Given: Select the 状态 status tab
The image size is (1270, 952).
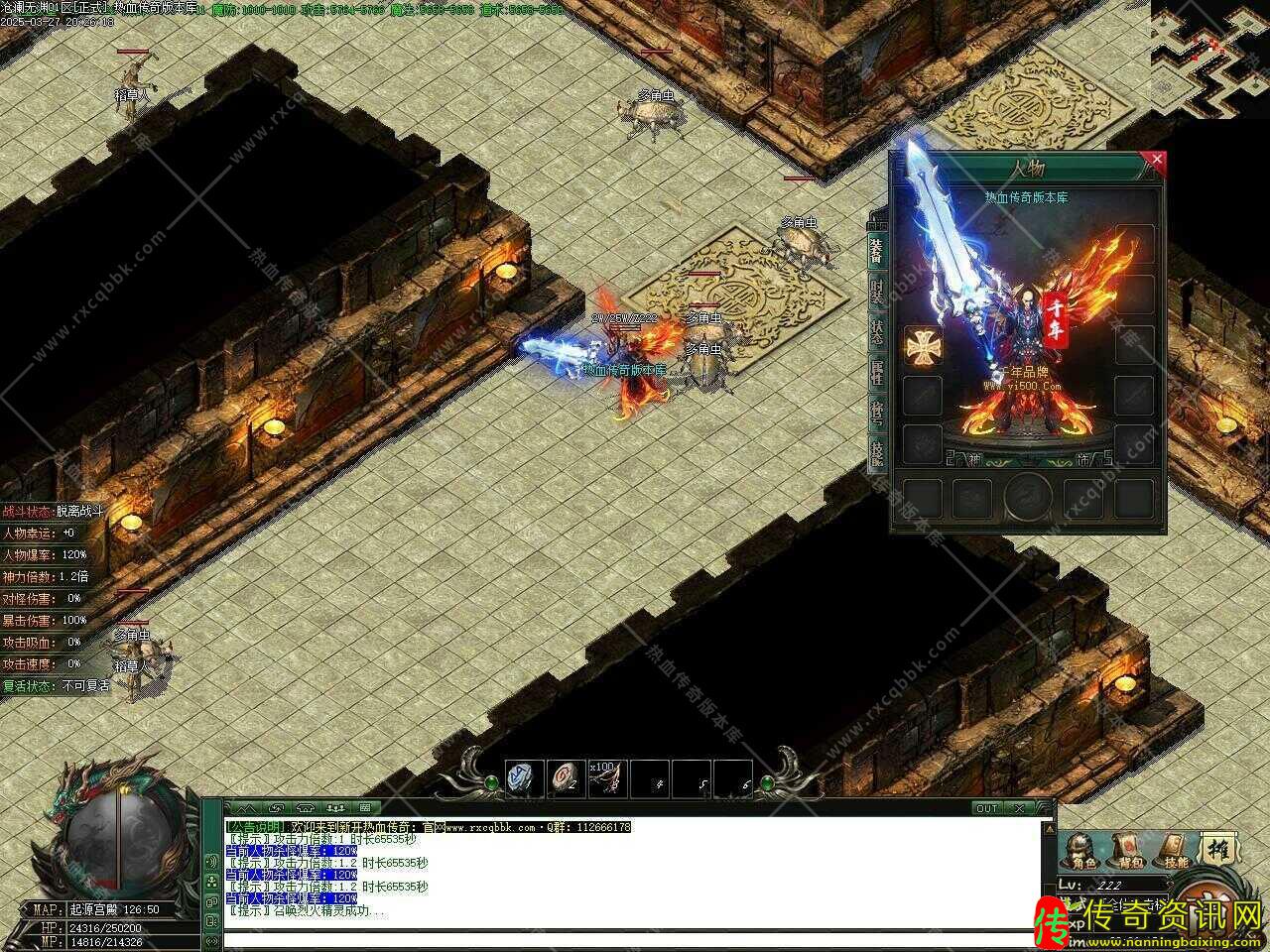Looking at the screenshot, I should pos(876,332).
